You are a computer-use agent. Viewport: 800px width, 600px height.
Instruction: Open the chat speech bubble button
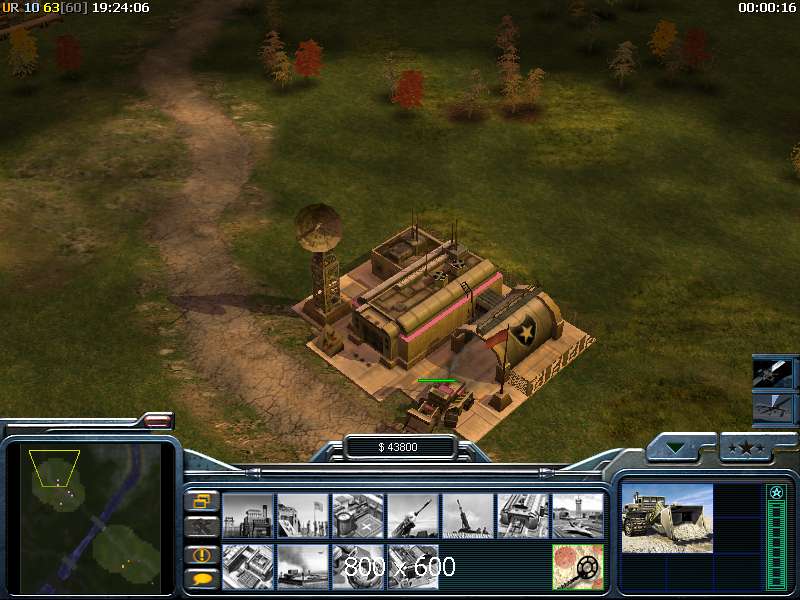click(x=202, y=578)
